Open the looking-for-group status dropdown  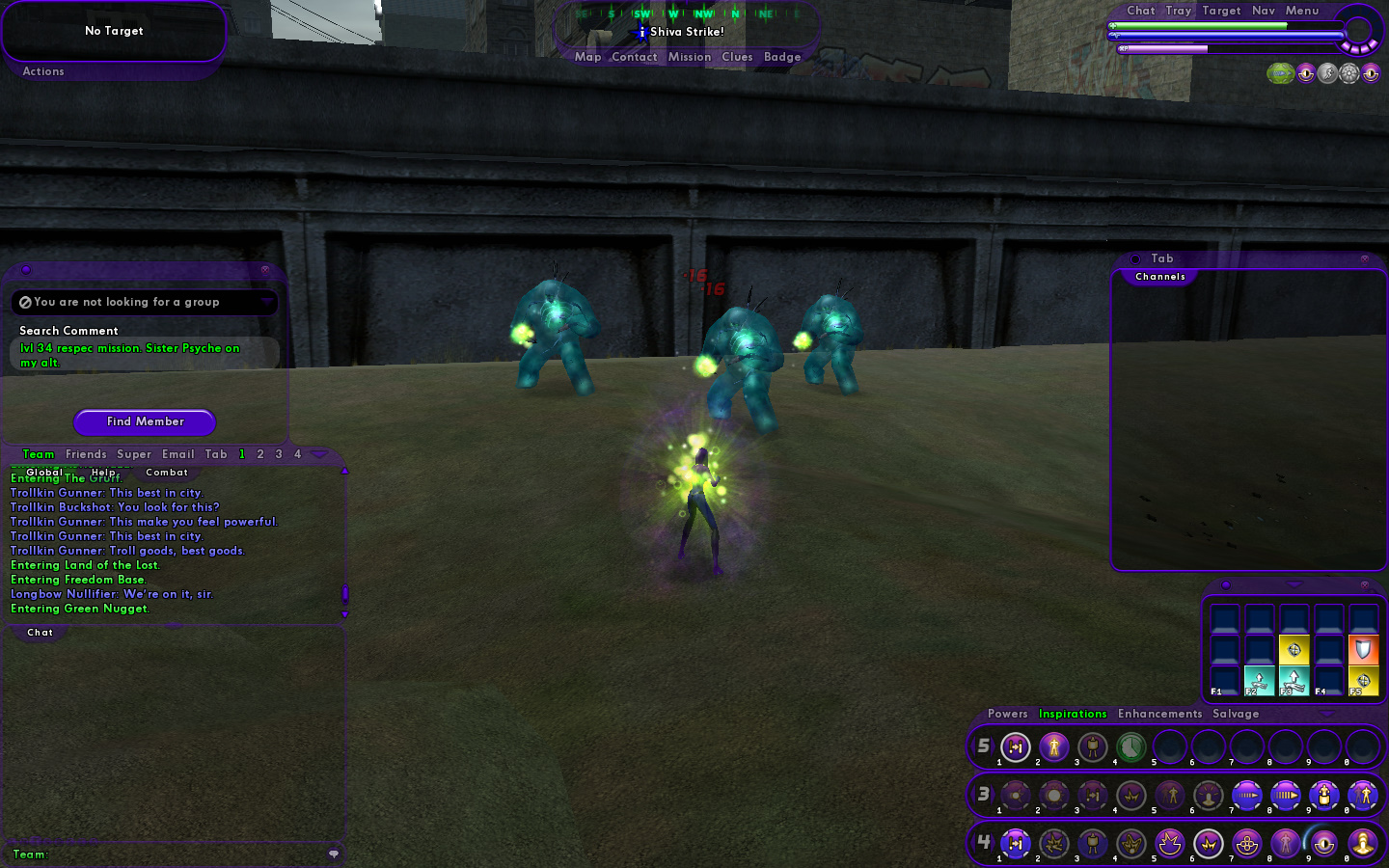[x=266, y=302]
